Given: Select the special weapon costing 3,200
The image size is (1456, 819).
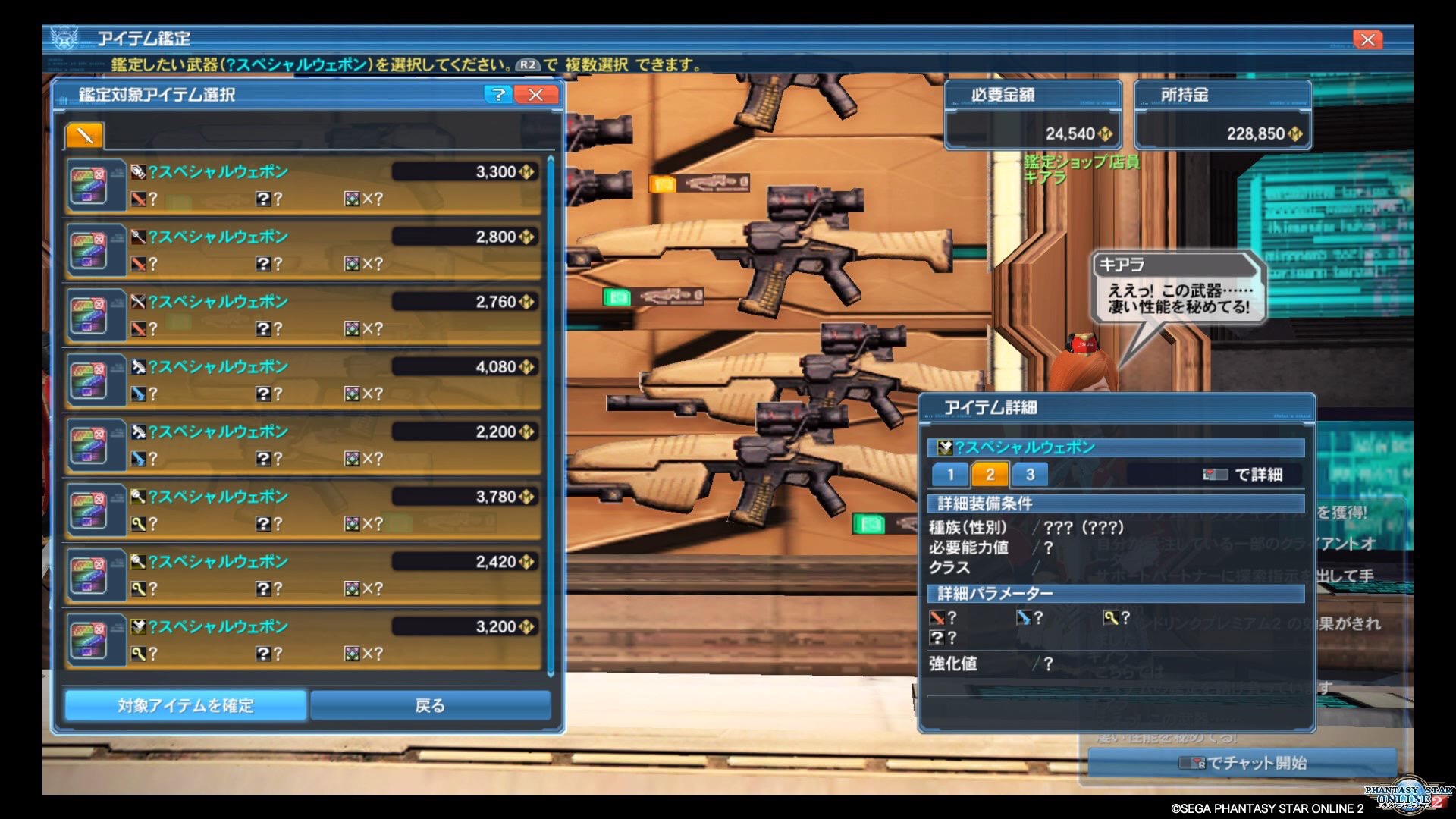Looking at the screenshot, I should [x=303, y=639].
